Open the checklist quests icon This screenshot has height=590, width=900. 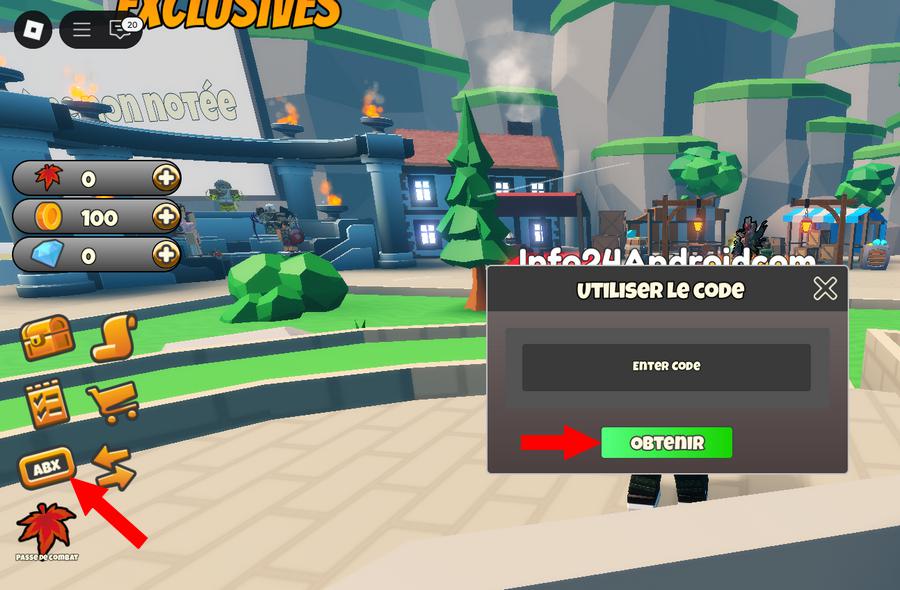click(x=47, y=403)
